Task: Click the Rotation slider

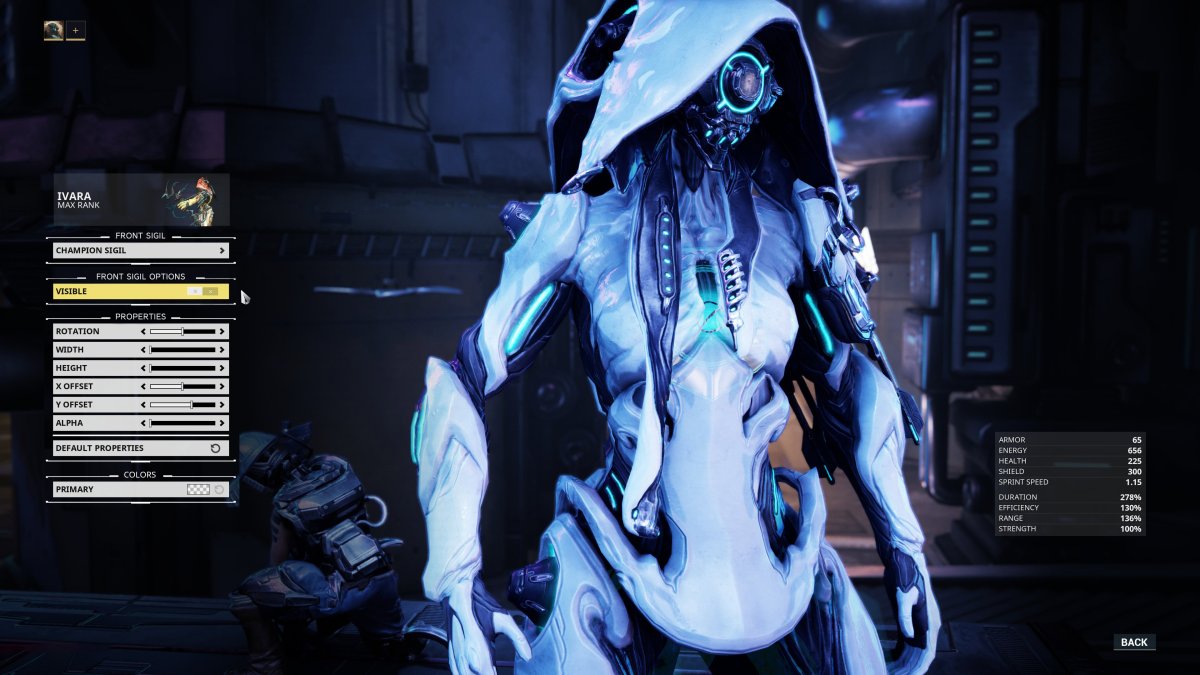Action: [182, 331]
